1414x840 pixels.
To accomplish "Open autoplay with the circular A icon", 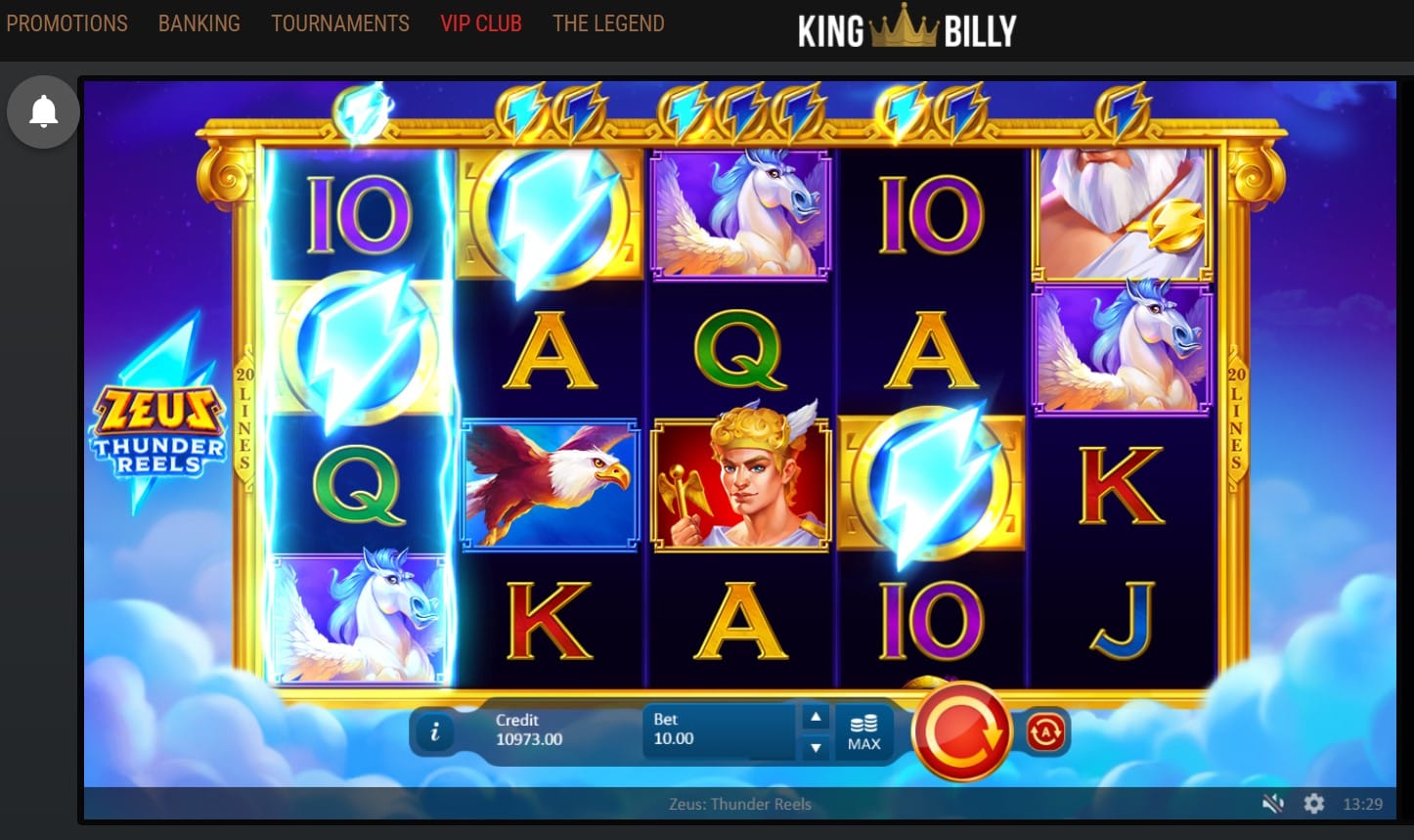I will [x=1044, y=731].
